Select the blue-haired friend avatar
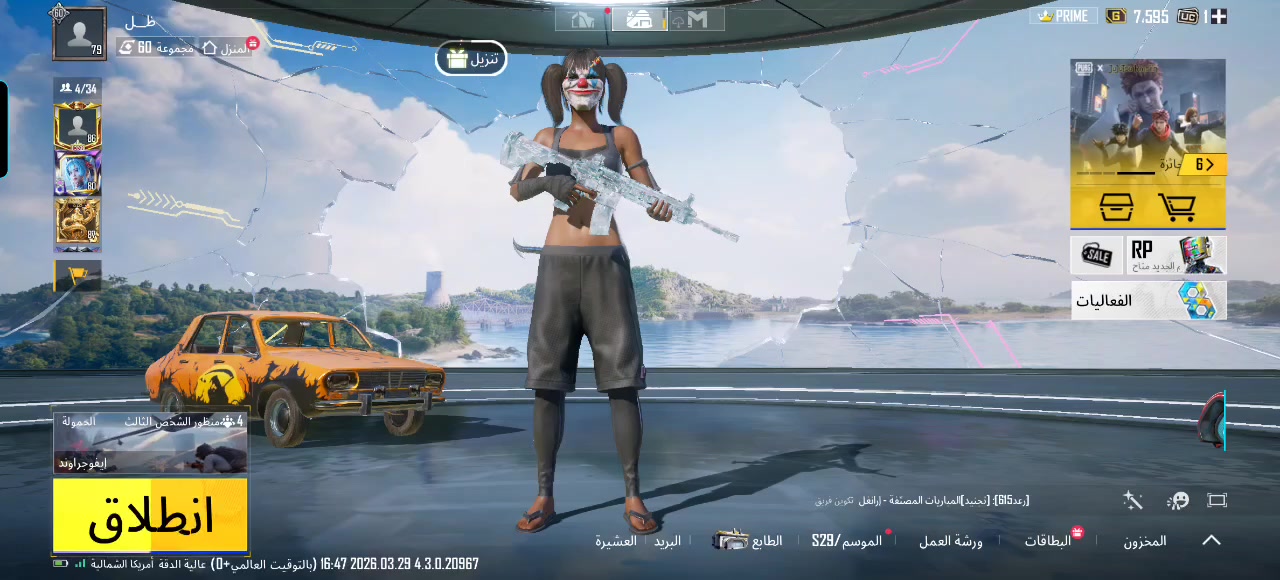Screen dimensions: 1280x580 pyautogui.click(x=78, y=174)
